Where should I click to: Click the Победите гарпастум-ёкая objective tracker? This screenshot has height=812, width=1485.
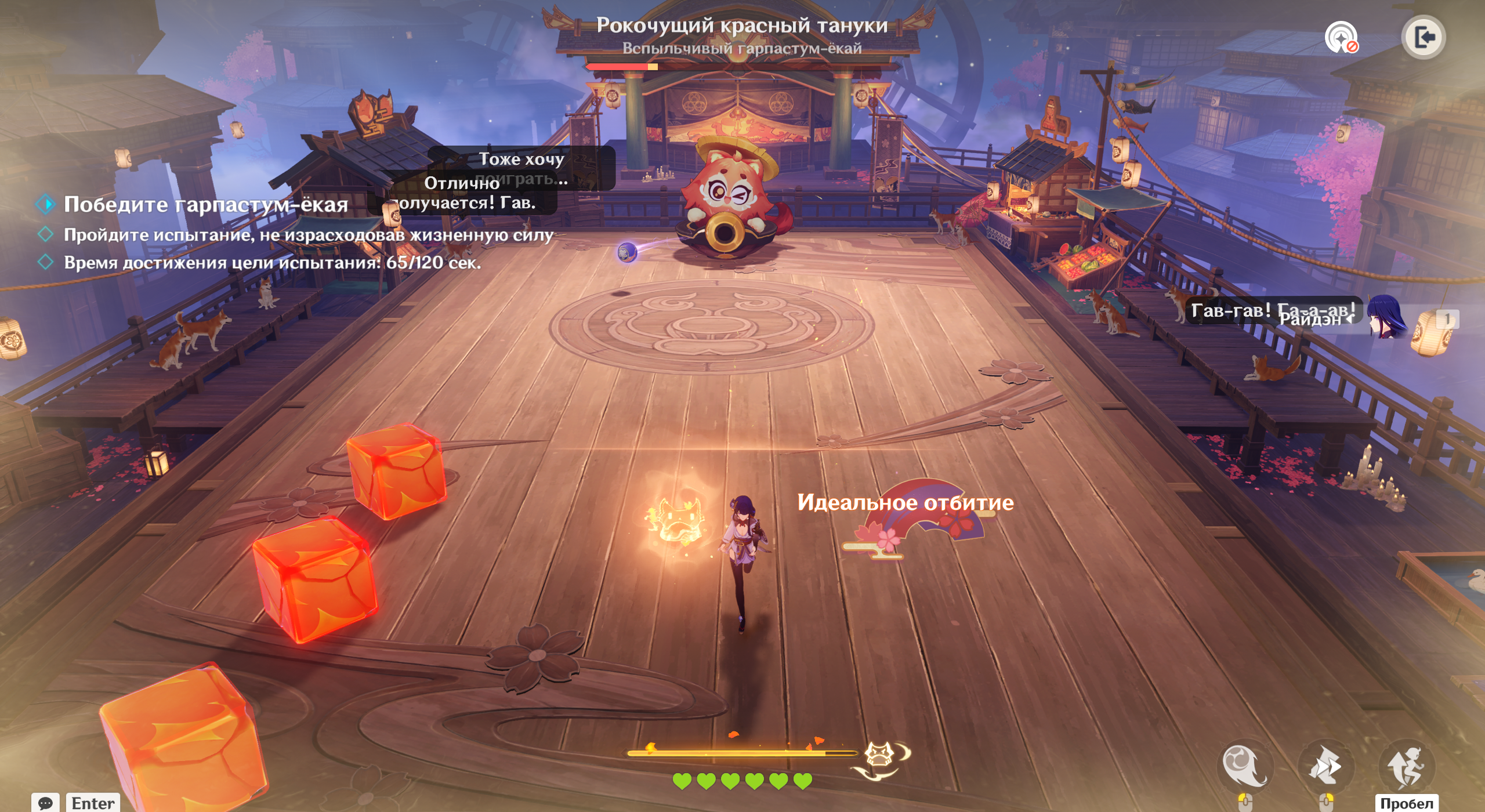point(205,205)
